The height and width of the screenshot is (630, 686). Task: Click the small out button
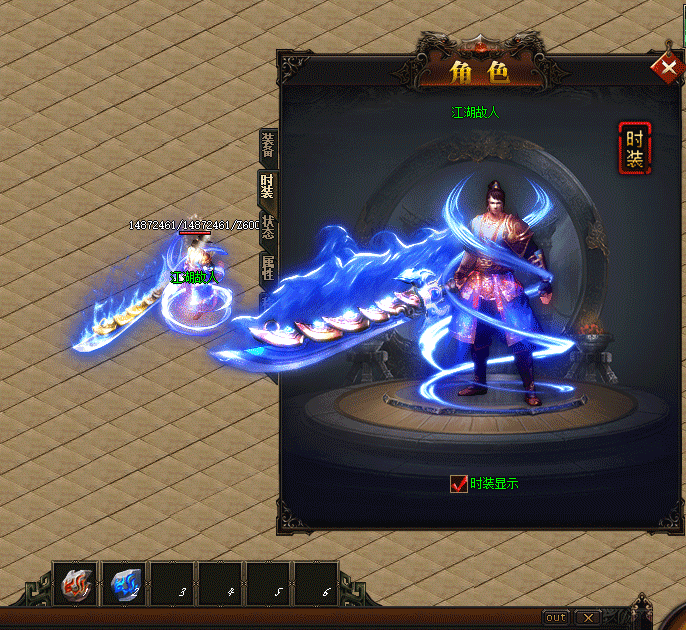click(556, 617)
